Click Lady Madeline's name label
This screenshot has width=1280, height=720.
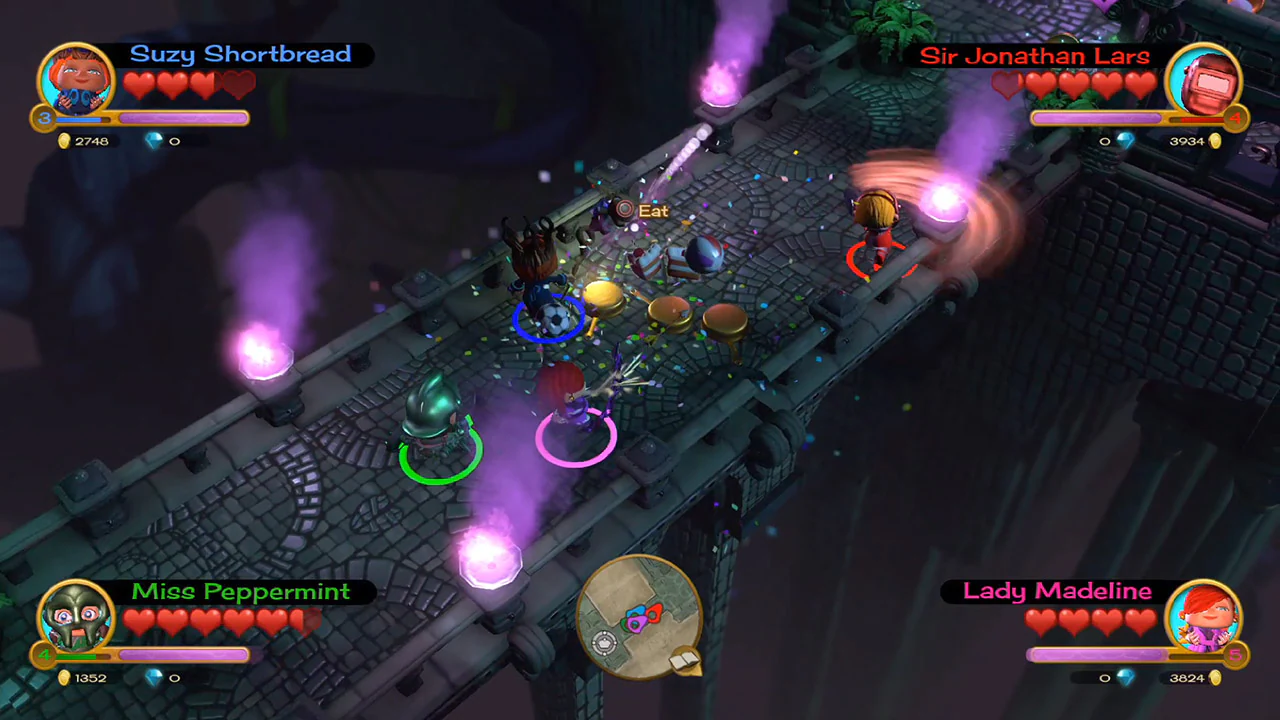[1057, 591]
